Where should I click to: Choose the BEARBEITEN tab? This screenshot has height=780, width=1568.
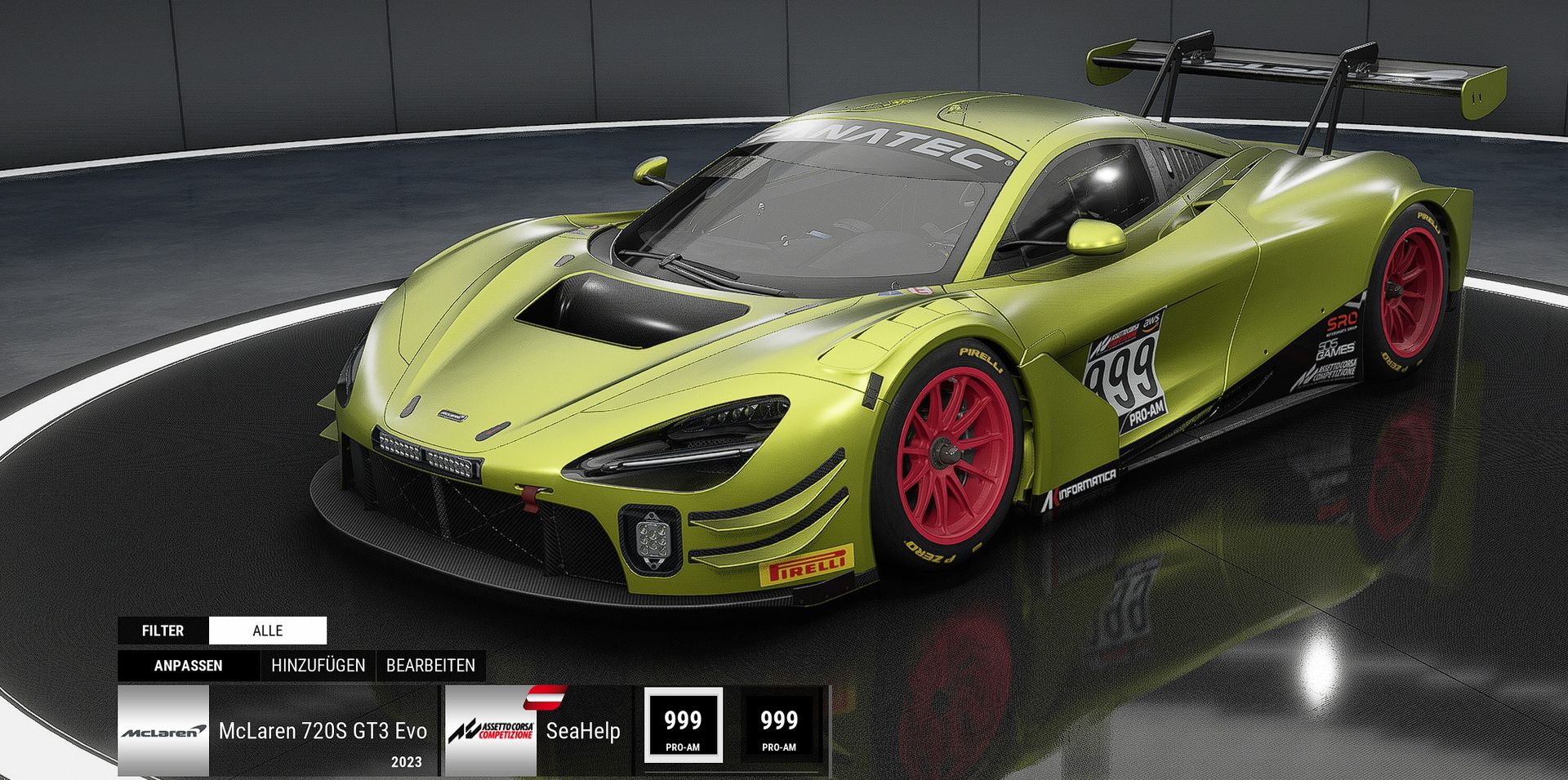(x=430, y=666)
